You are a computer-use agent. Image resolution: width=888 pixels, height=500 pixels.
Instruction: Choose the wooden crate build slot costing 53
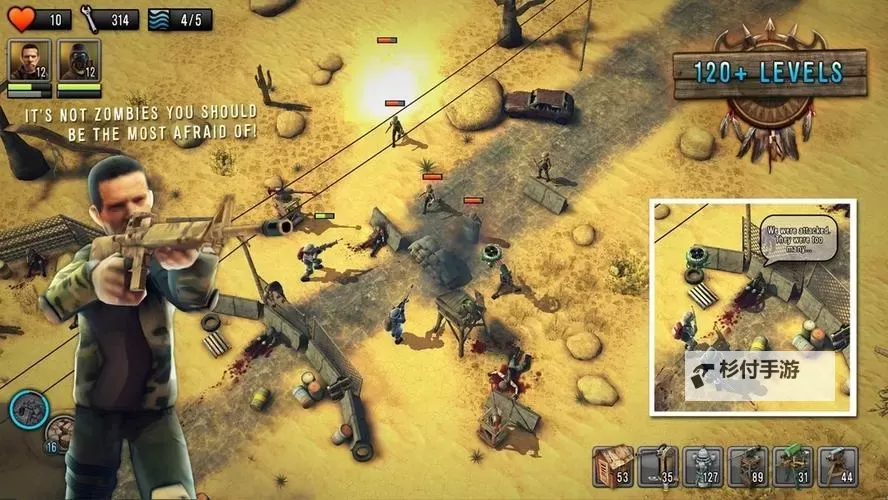pyautogui.click(x=612, y=466)
